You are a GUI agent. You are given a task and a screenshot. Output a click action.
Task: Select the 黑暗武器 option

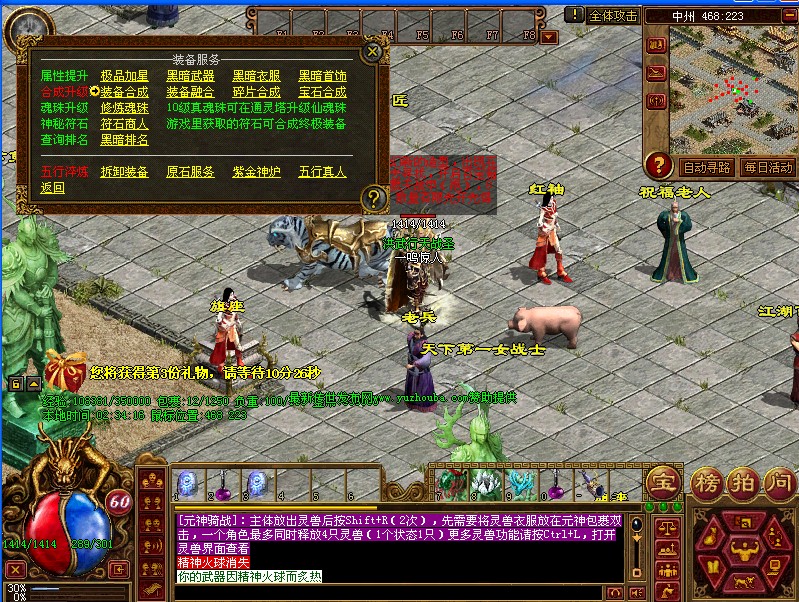[190, 76]
